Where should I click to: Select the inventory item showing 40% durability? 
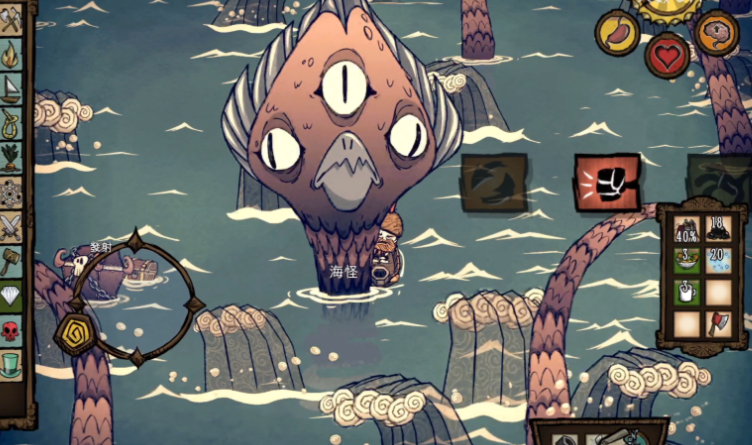tap(686, 230)
